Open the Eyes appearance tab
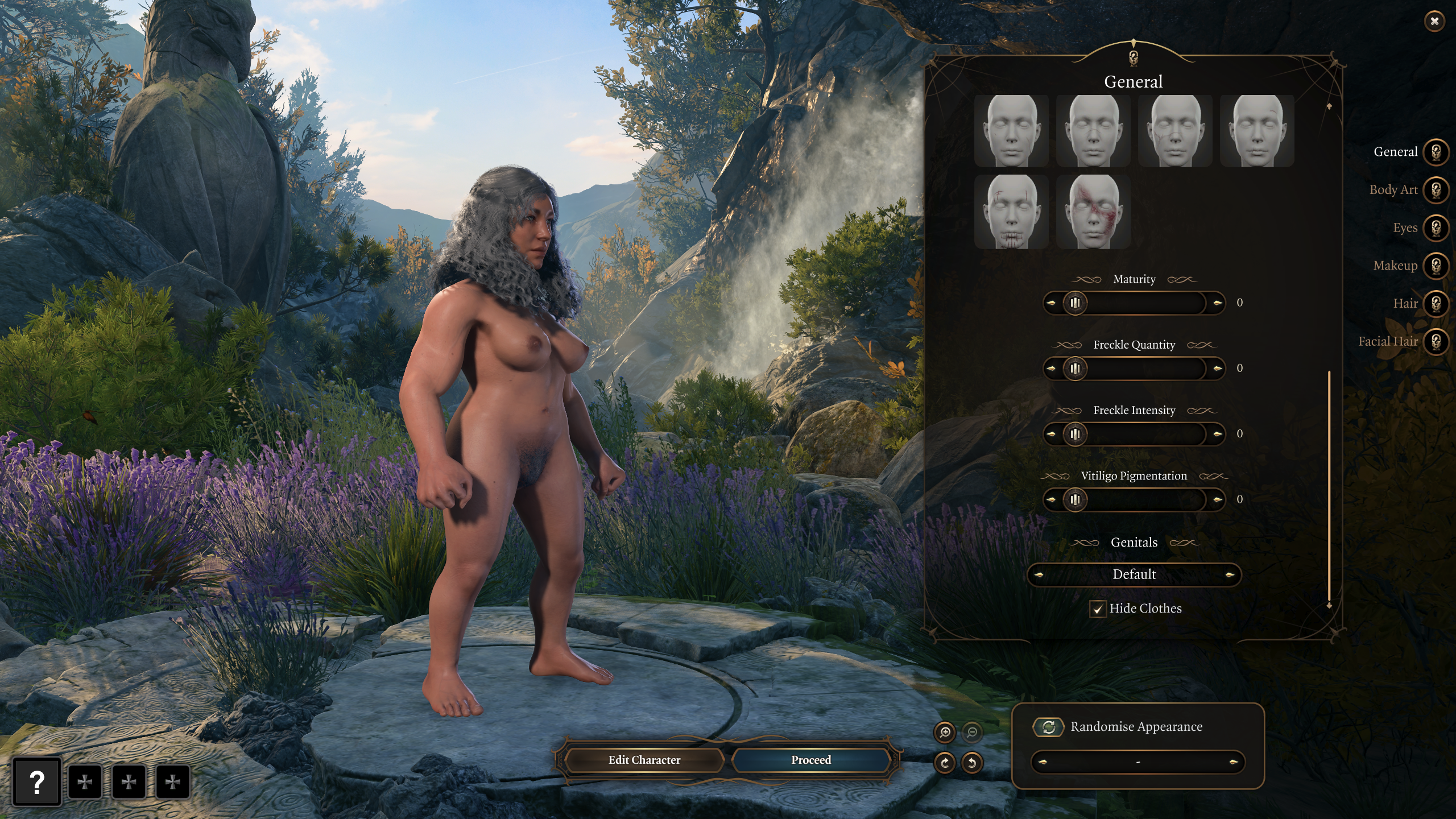 (x=1436, y=228)
